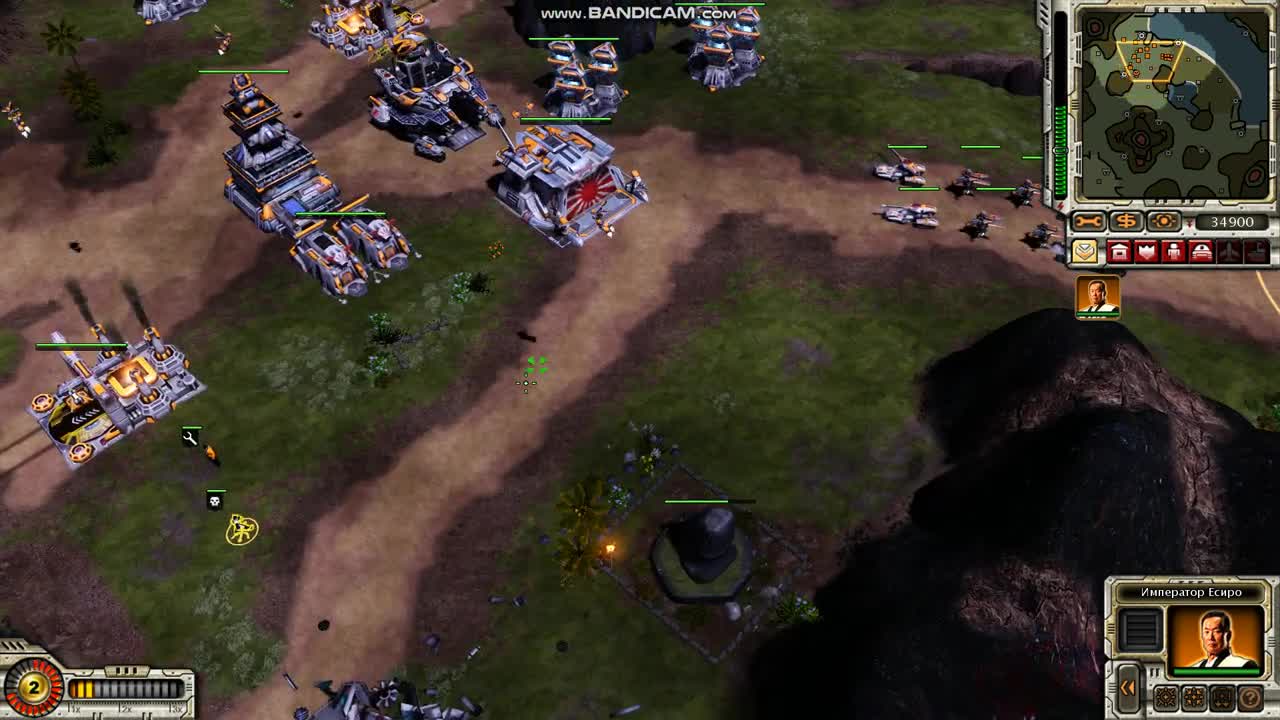This screenshot has width=1280, height=720.
Task: Enable aggressive stance for selected units
Action: point(1166,698)
